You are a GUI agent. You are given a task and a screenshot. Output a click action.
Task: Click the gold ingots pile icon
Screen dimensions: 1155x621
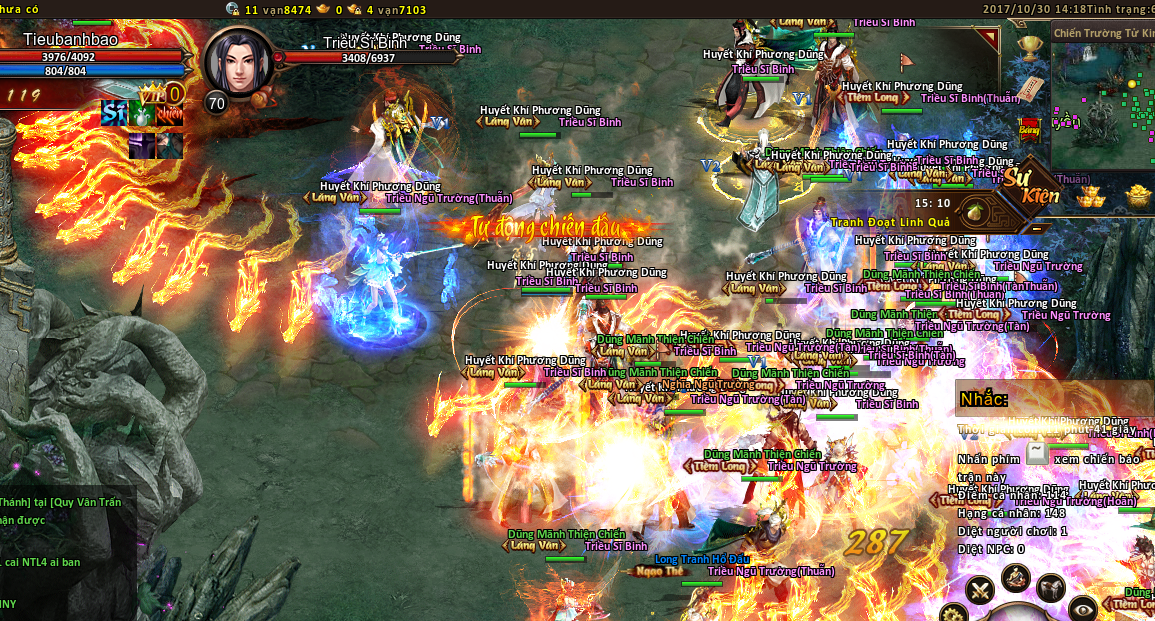point(1090,195)
